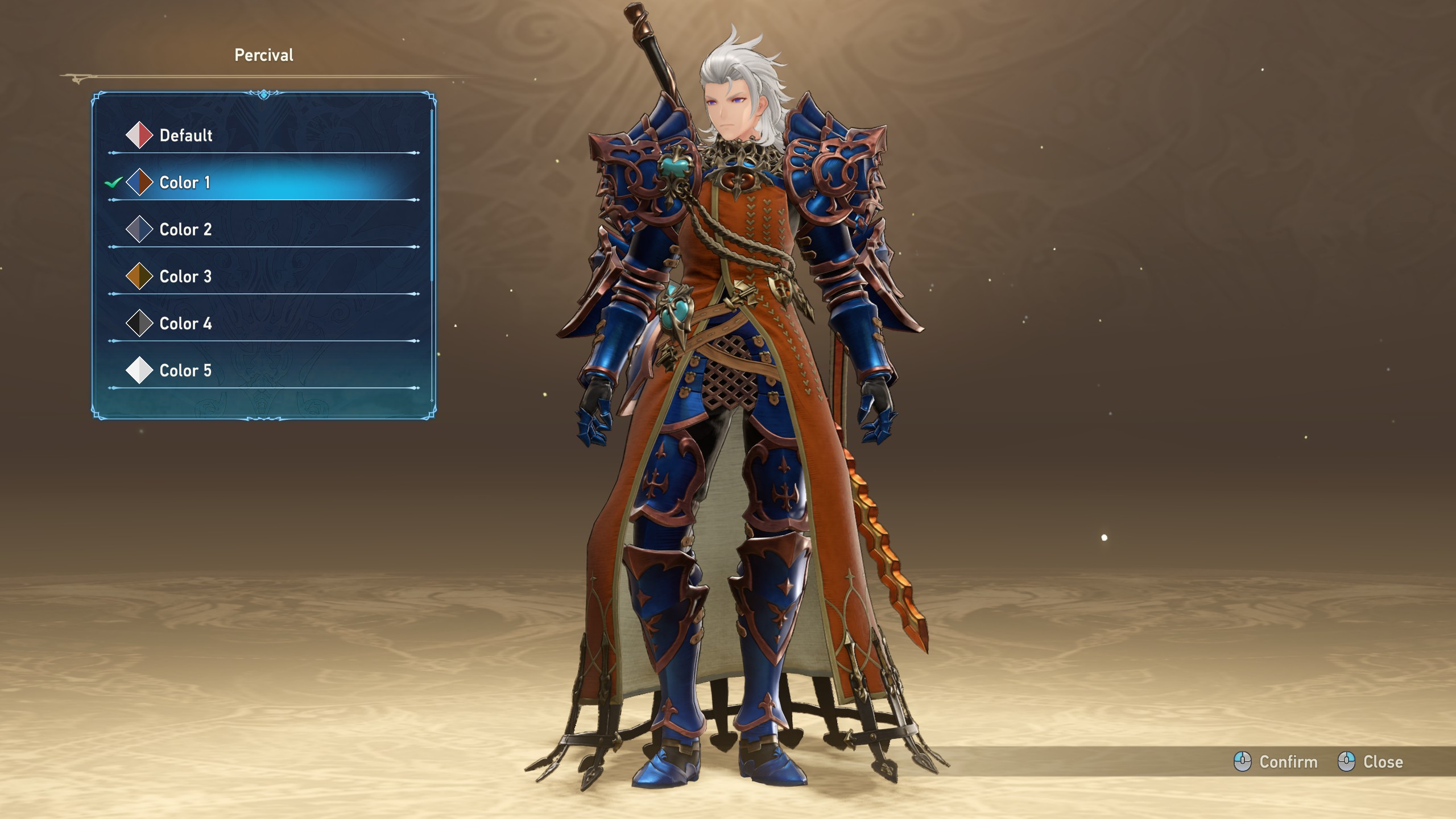
Task: Select the Default color option
Action: (185, 135)
